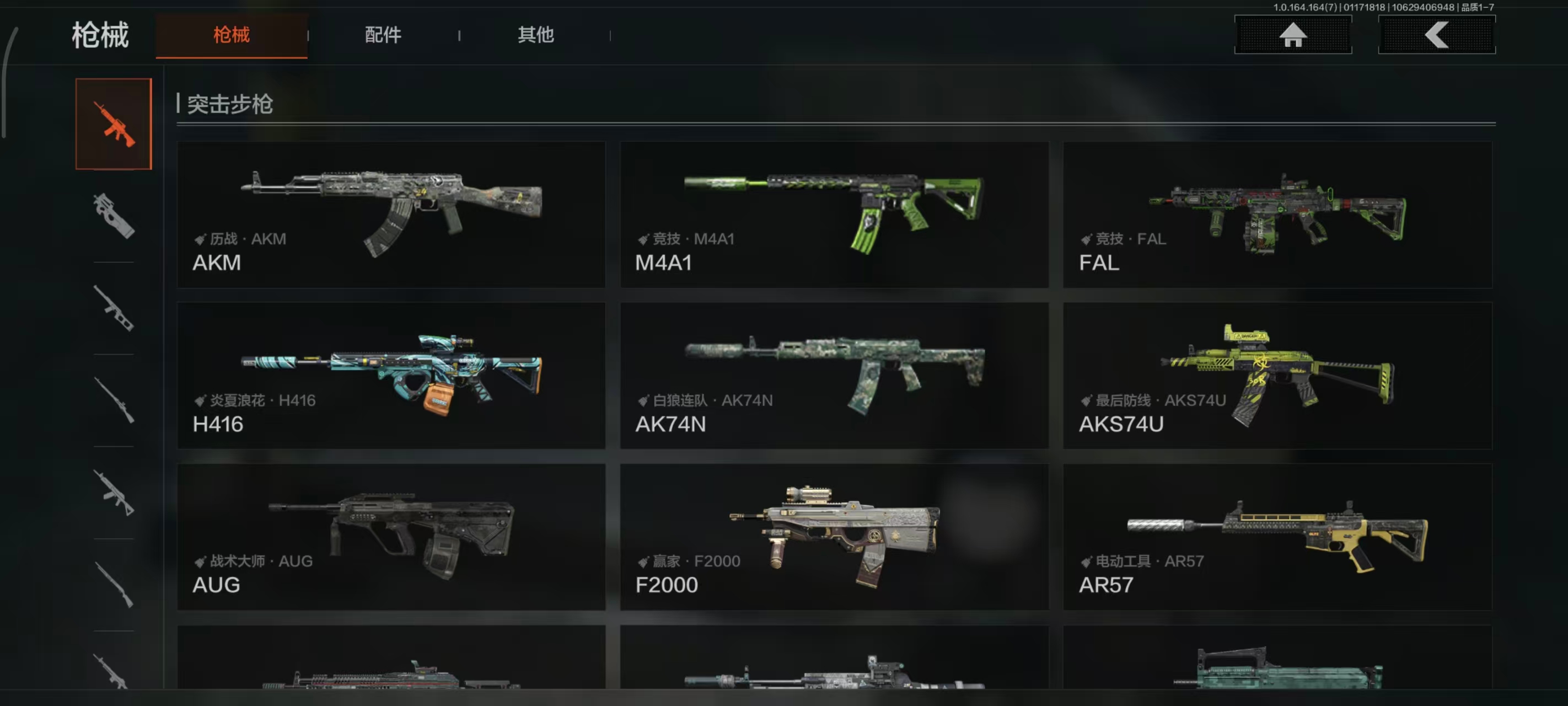The width and height of the screenshot is (1568, 706).
Task: Select the AR57 weapon tile
Action: (x=1277, y=537)
